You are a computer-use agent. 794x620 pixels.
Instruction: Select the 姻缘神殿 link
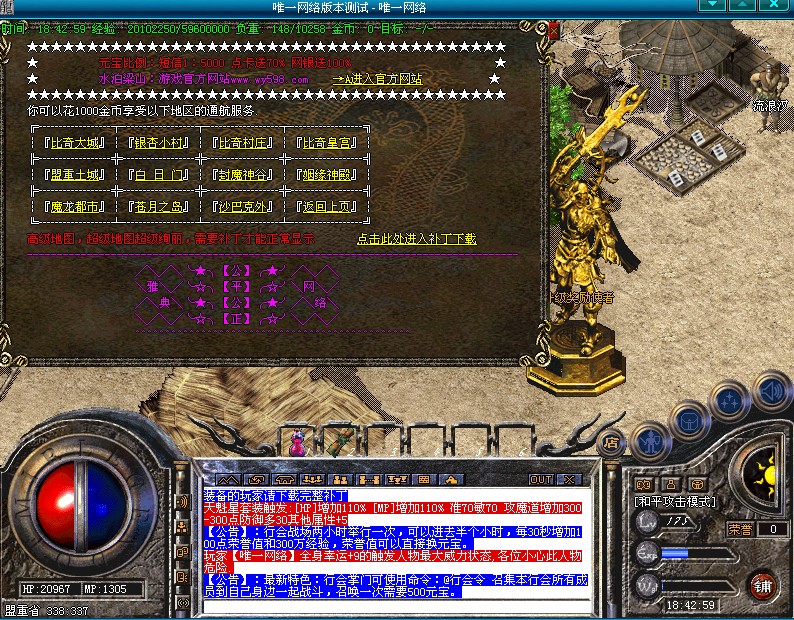326,175
